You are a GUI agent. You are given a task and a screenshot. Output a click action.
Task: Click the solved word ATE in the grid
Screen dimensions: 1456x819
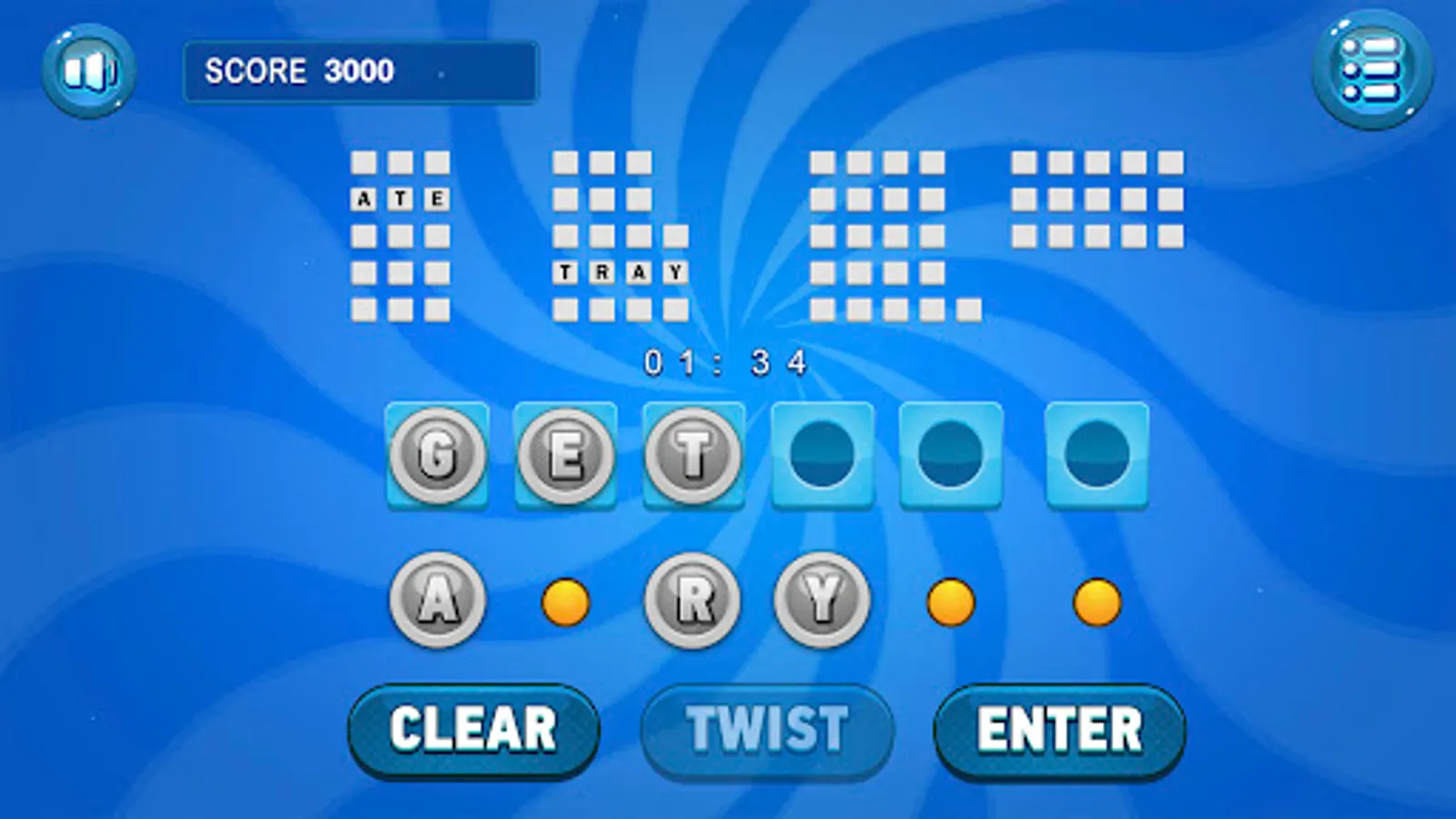coord(400,197)
